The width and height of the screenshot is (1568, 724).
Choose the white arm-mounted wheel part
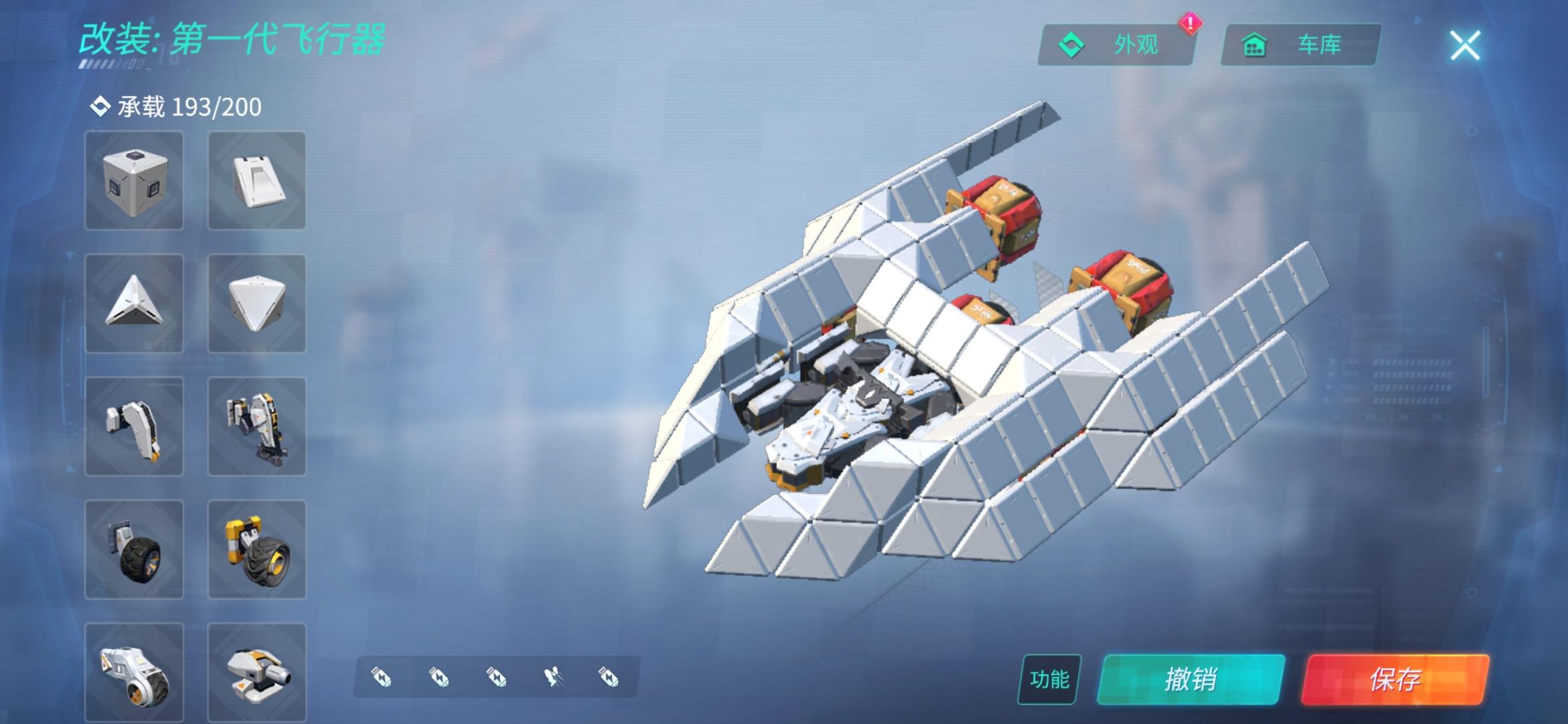tap(134, 672)
